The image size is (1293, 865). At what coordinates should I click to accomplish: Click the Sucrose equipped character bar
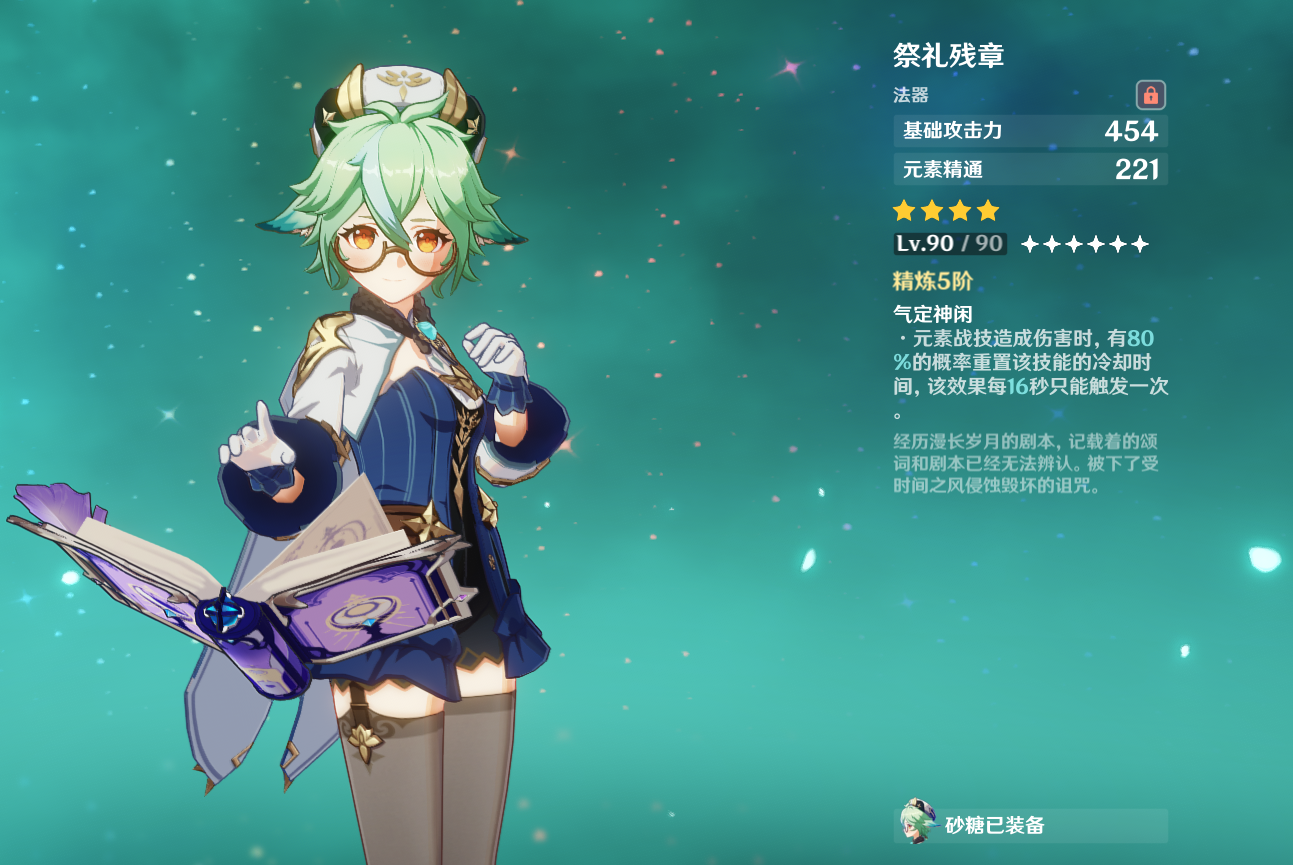pos(1030,825)
